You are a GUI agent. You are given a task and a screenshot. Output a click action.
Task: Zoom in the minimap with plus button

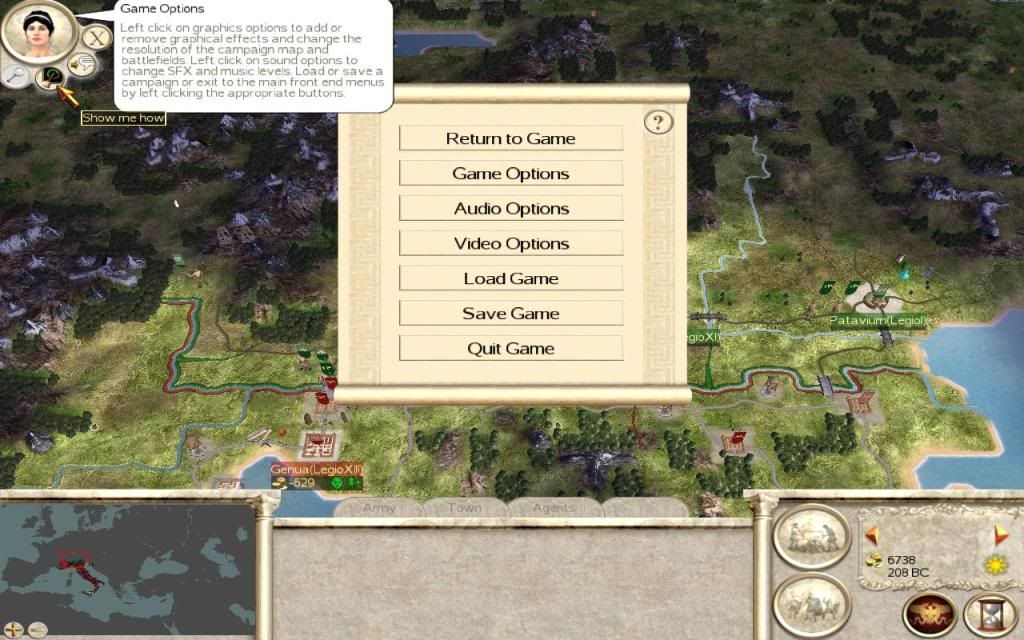pos(12,631)
